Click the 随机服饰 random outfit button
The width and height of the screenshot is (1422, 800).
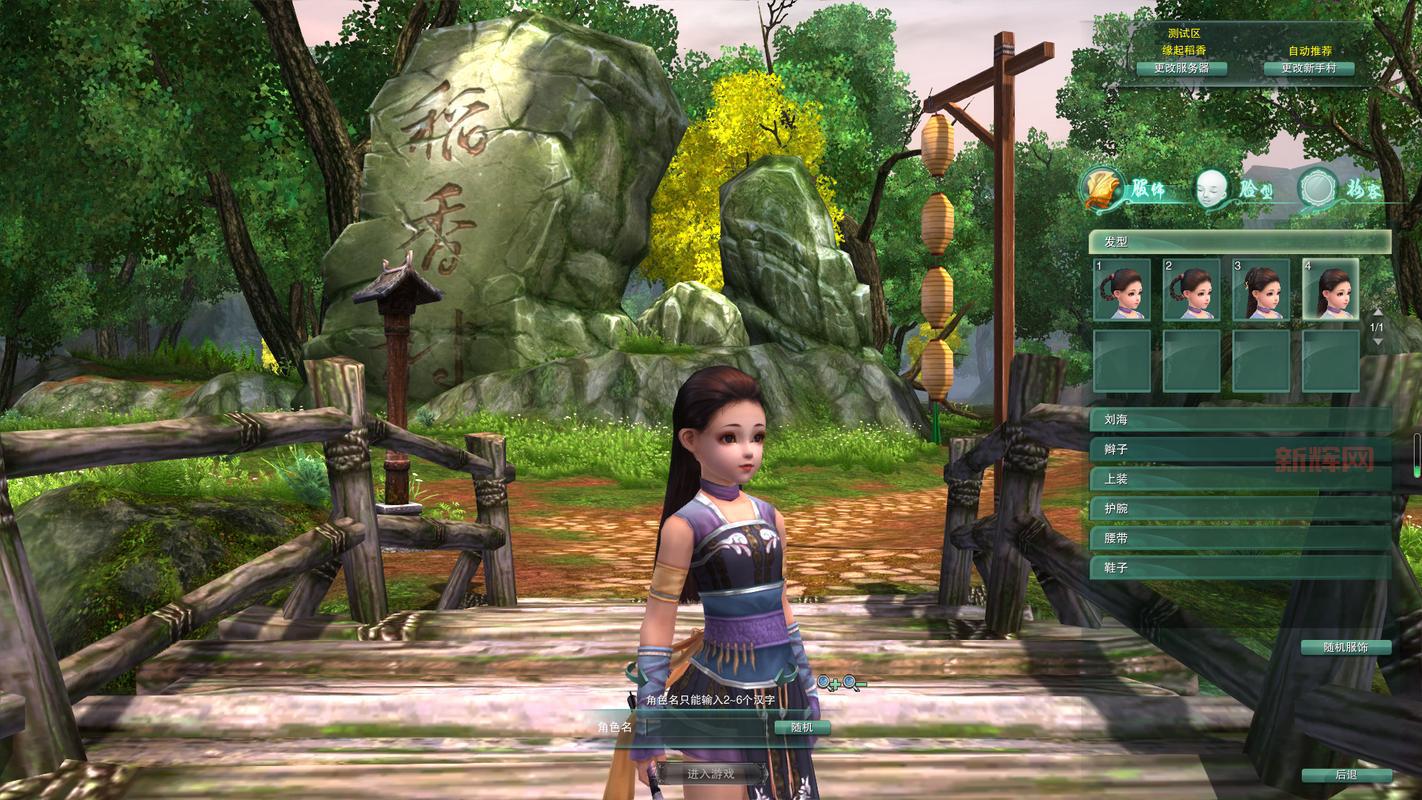coord(1345,647)
